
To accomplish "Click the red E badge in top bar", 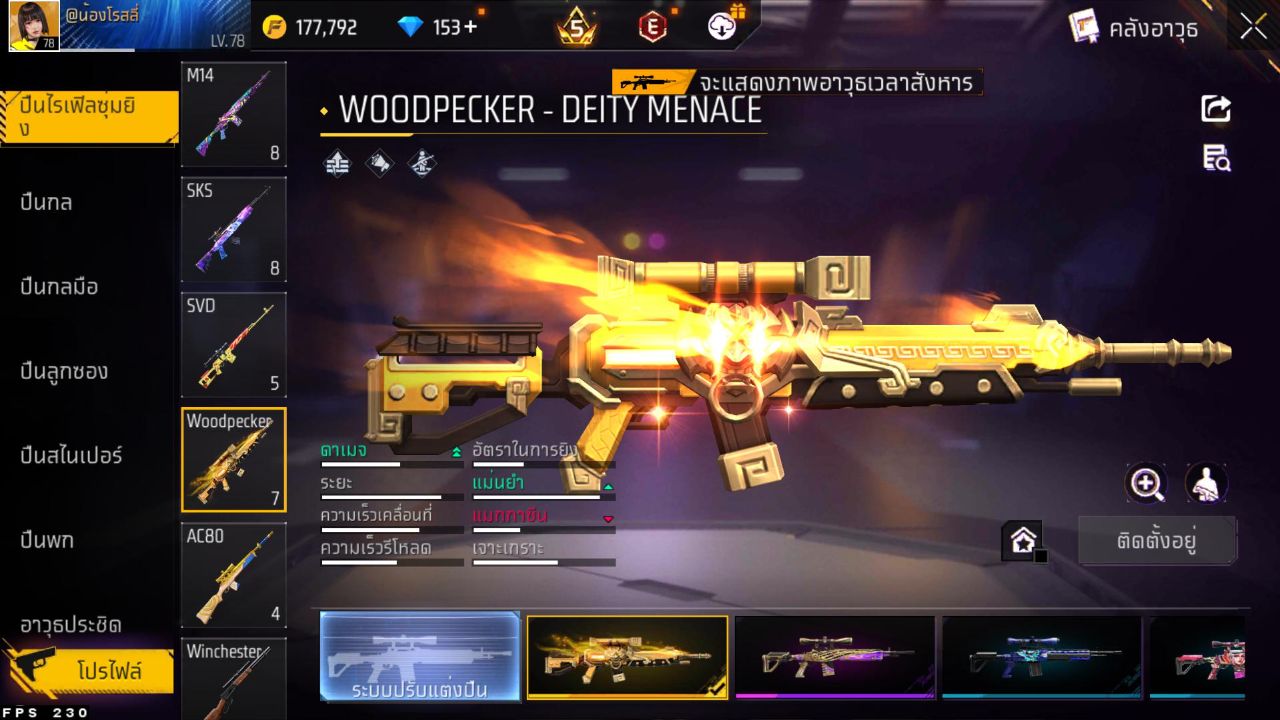I will [652, 27].
